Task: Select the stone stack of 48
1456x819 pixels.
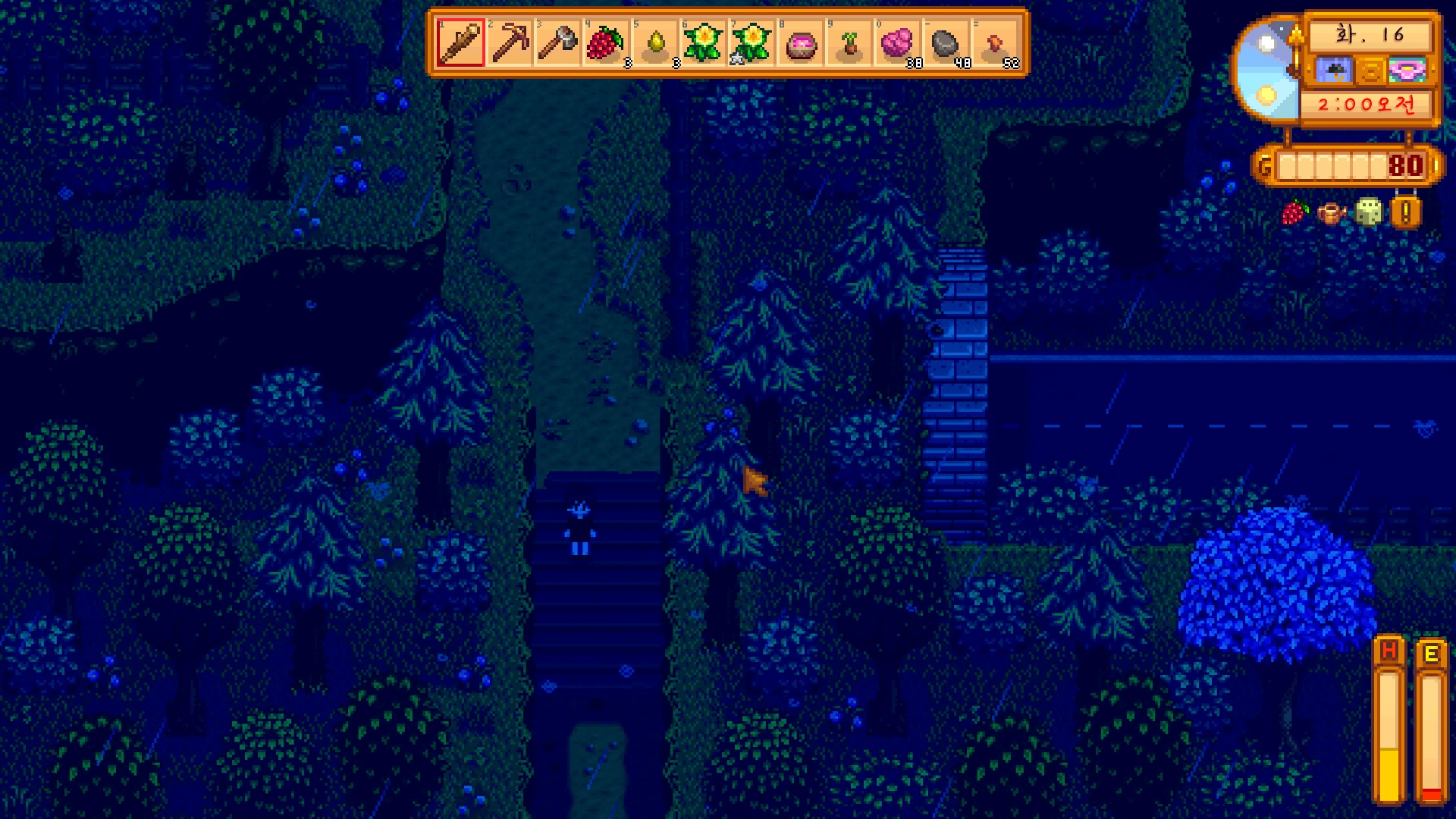Action: point(946,43)
